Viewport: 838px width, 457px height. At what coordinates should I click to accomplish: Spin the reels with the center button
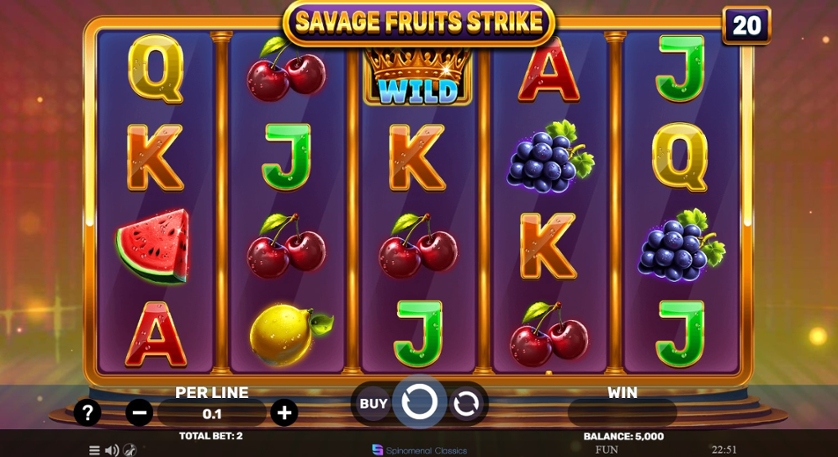pos(419,403)
